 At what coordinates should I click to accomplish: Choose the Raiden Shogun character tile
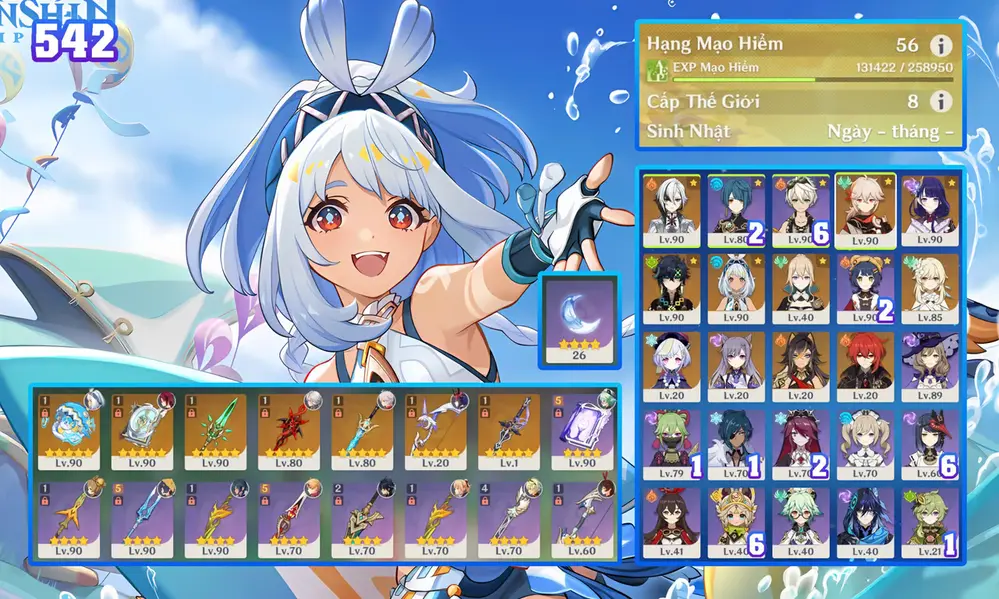930,211
